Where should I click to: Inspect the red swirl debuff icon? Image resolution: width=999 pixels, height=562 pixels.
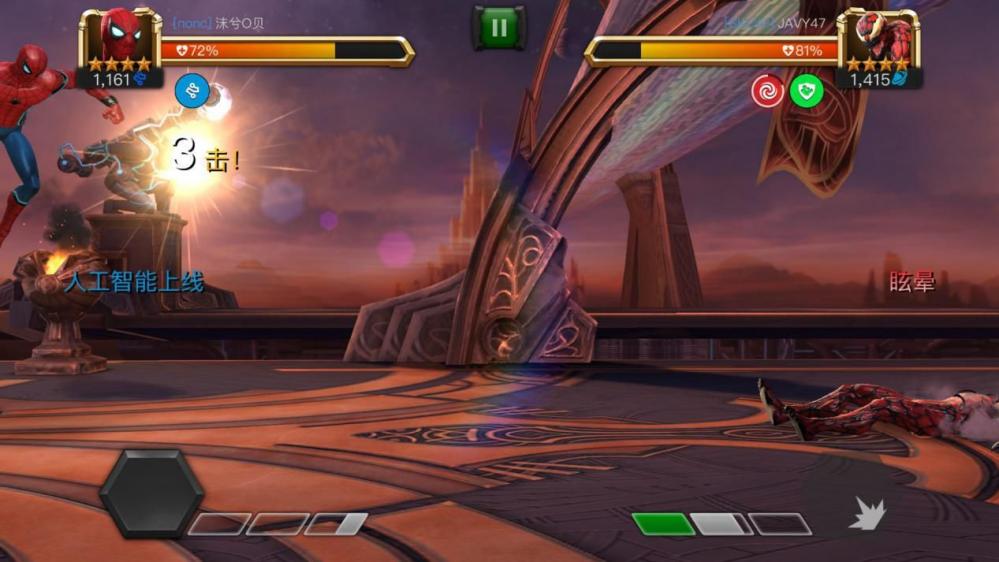pos(768,91)
